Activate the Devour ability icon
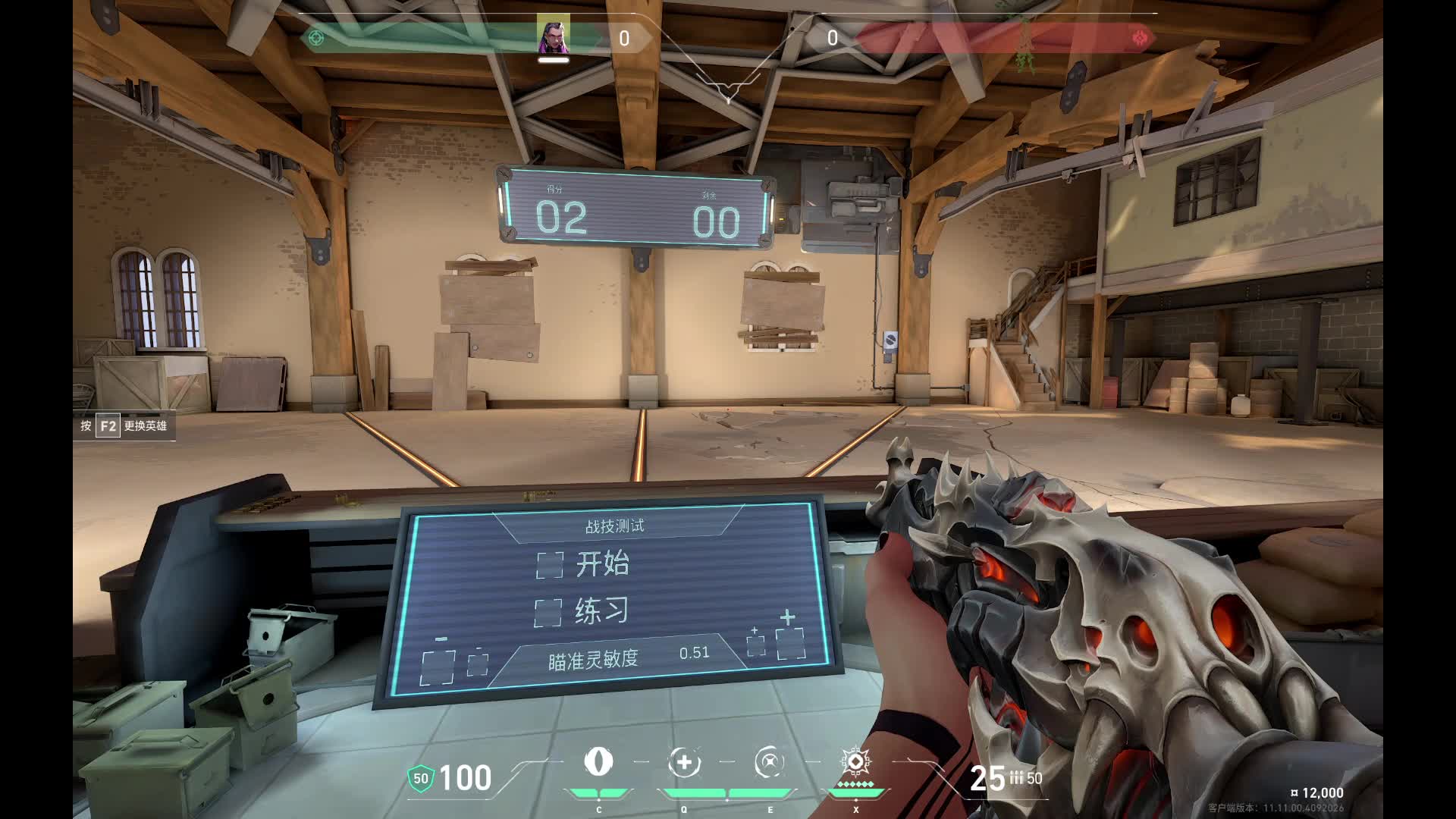This screenshot has height=819, width=1456. tap(684, 762)
